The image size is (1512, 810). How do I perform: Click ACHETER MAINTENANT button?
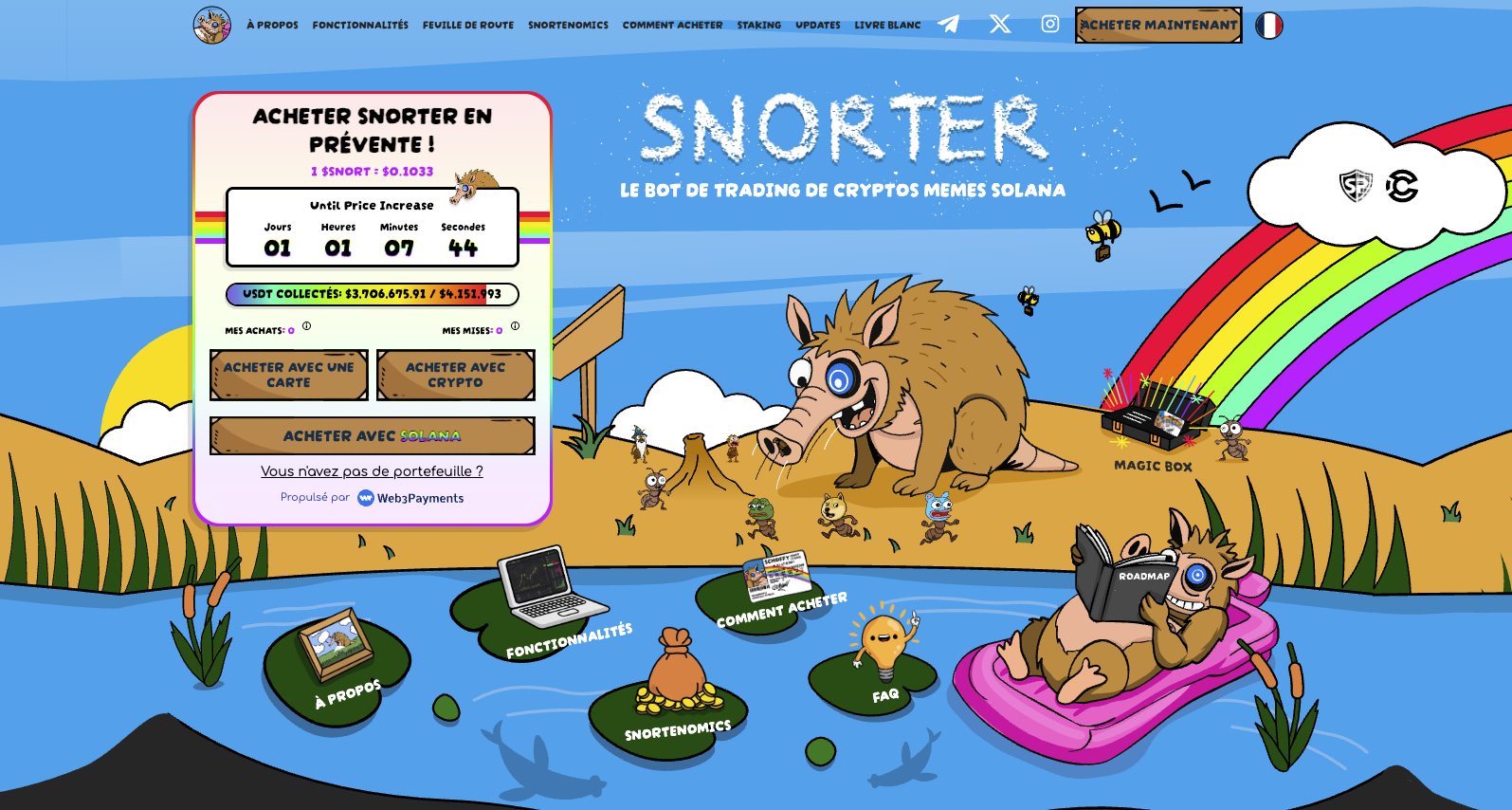pos(1157,26)
